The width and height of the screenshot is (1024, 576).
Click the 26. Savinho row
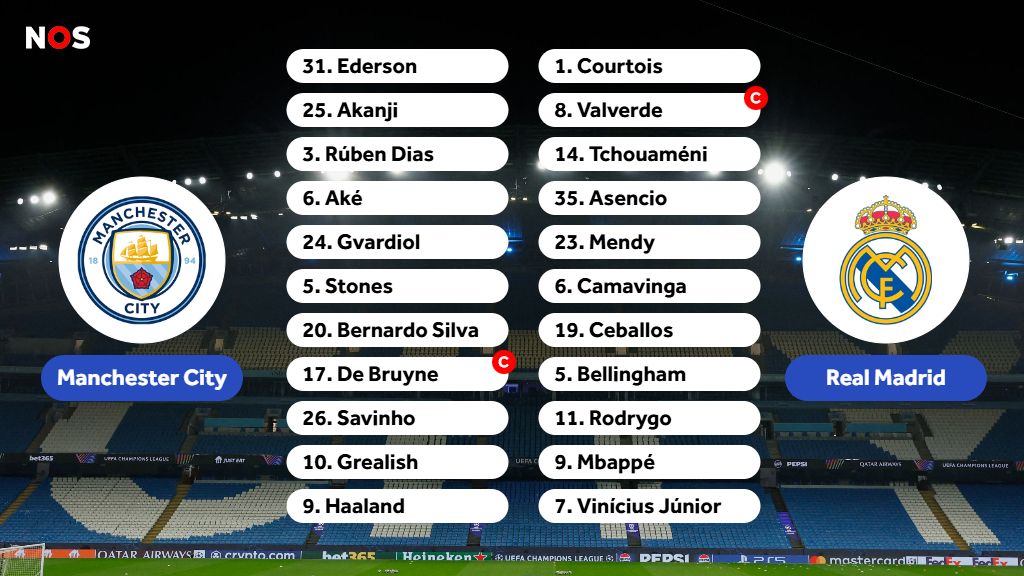pyautogui.click(x=397, y=418)
